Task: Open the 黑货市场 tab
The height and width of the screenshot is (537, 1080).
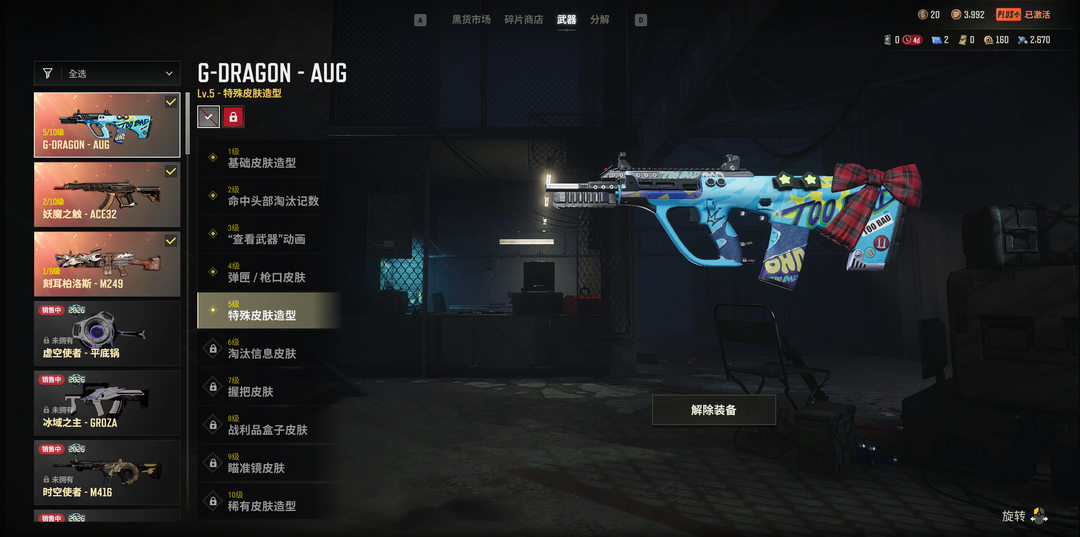Action: pyautogui.click(x=471, y=20)
